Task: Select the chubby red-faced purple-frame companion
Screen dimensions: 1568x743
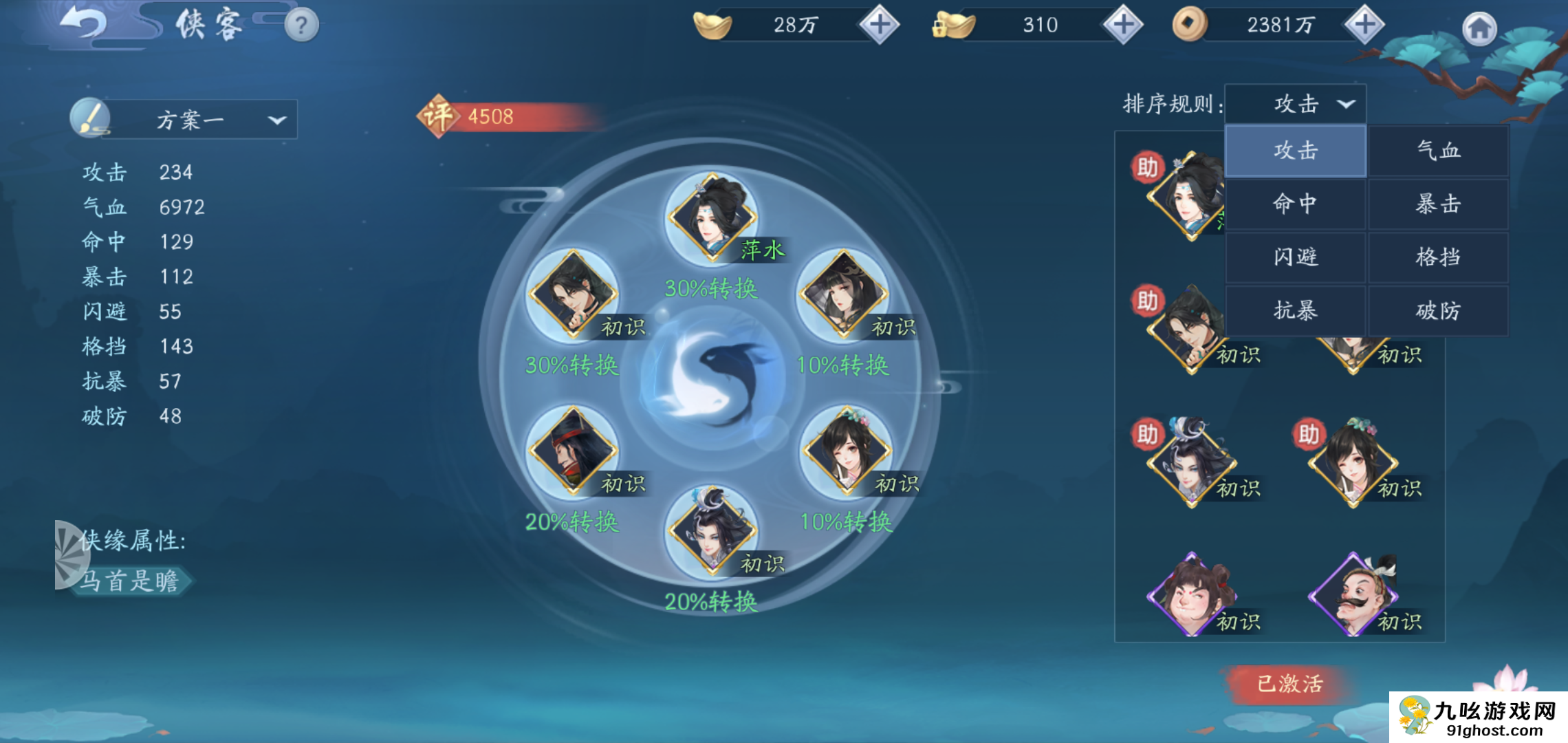Action: pyautogui.click(x=1192, y=594)
